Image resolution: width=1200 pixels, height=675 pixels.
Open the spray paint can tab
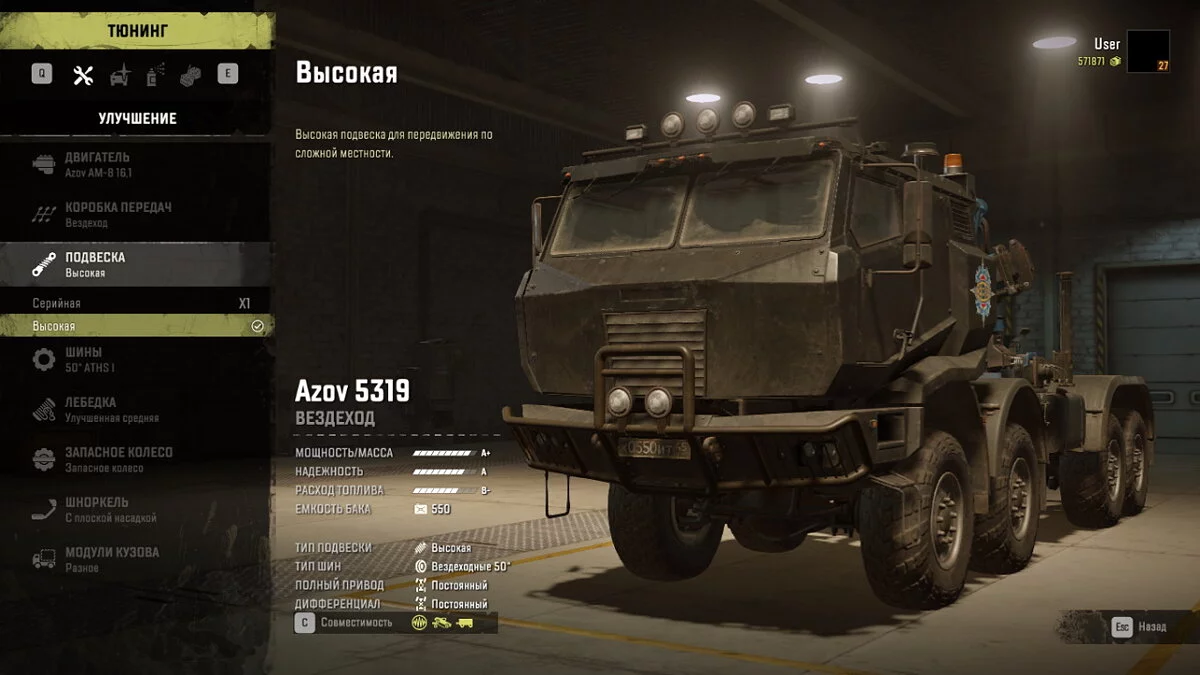pyautogui.click(x=155, y=75)
